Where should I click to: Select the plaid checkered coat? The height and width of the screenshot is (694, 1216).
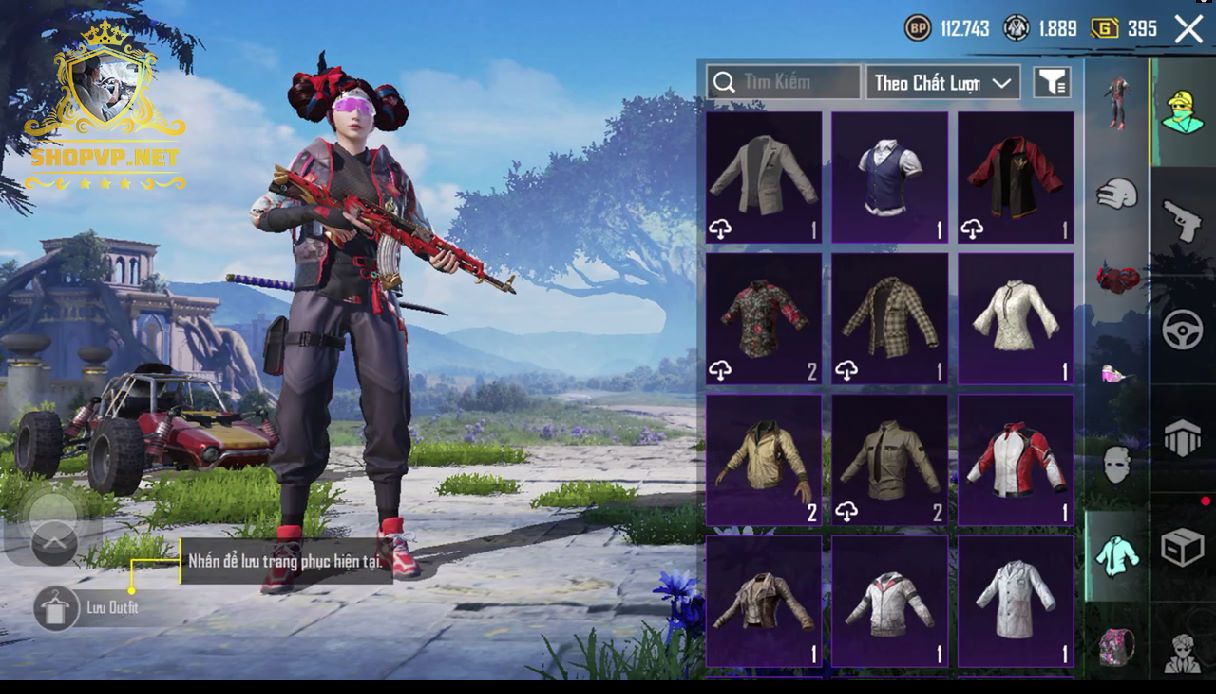[889, 318]
